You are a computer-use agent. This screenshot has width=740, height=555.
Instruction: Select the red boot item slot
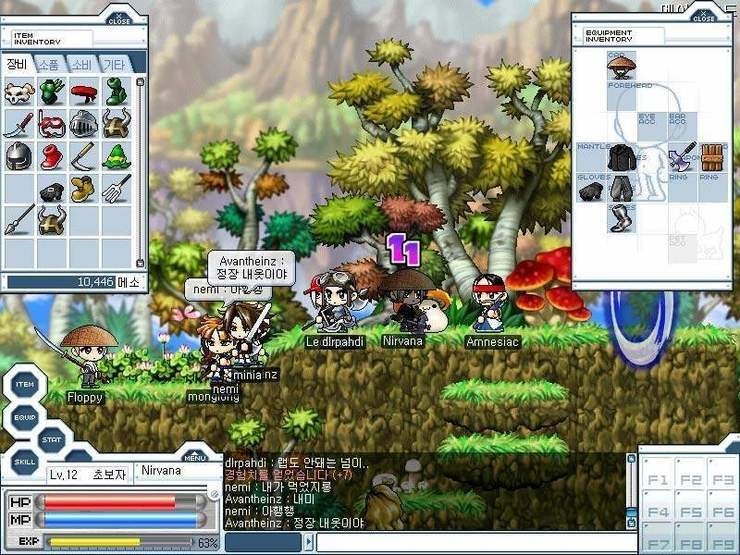[x=51, y=156]
